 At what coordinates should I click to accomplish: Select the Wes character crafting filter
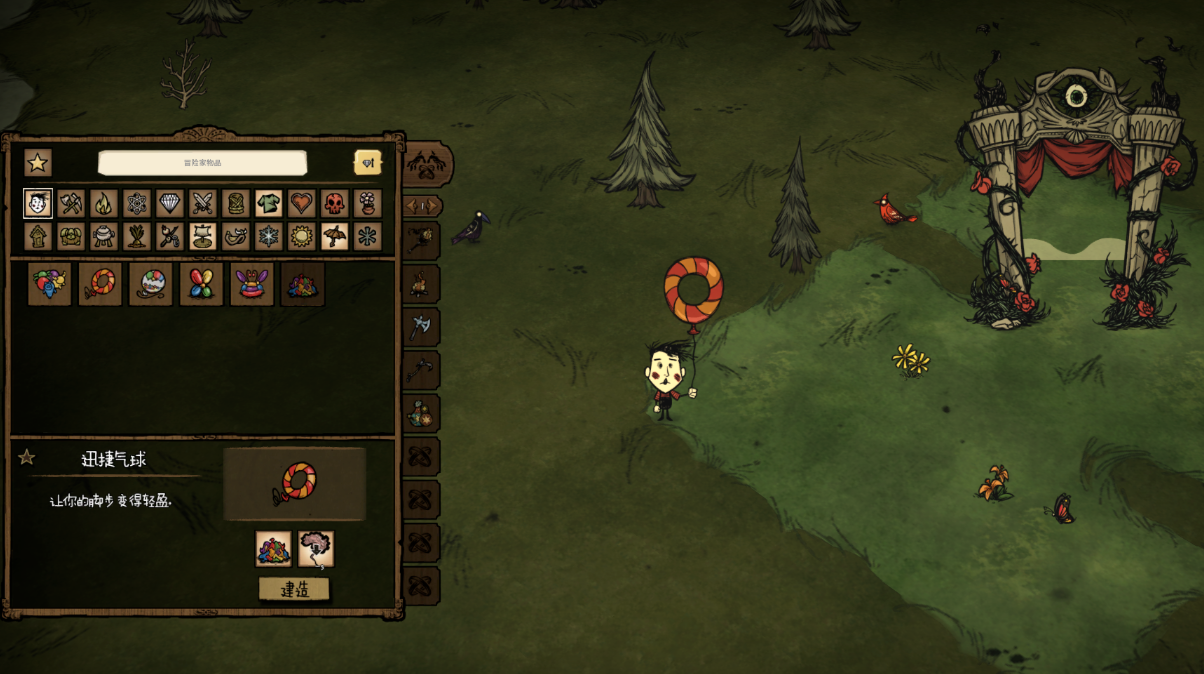click(38, 204)
